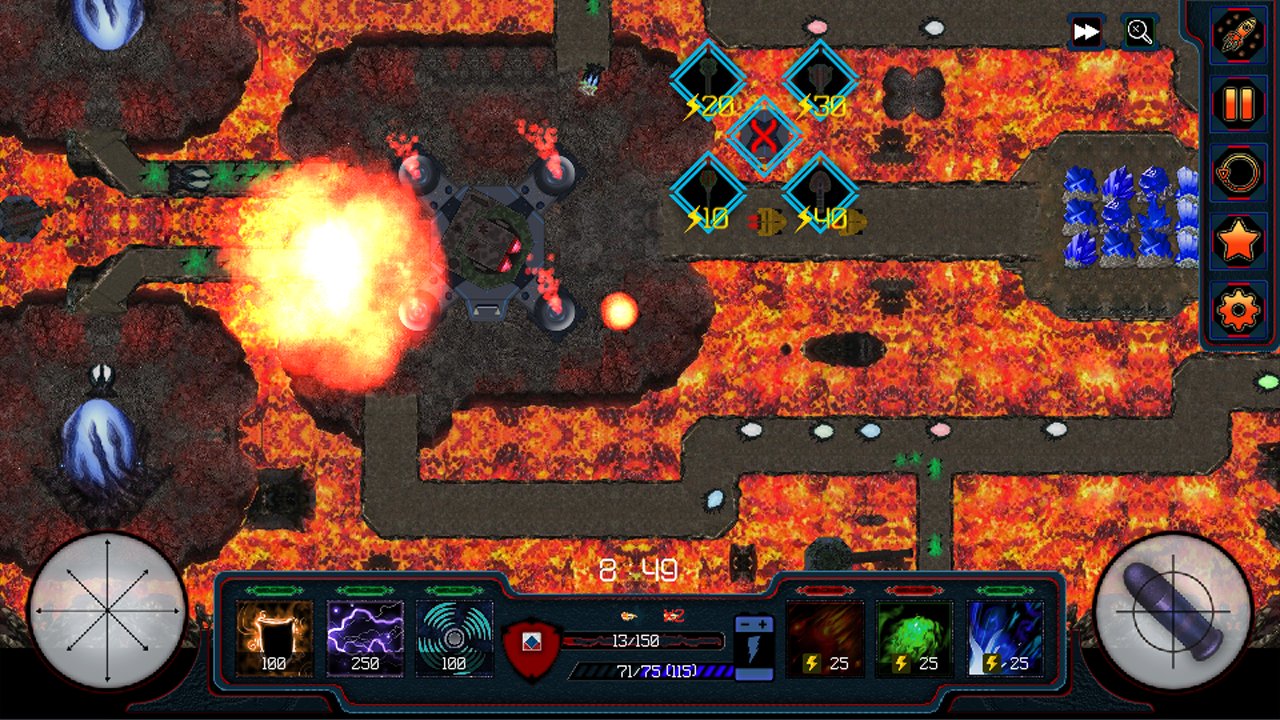Build the tower costing 30 energy
1280x720 pixels.
[x=820, y=78]
